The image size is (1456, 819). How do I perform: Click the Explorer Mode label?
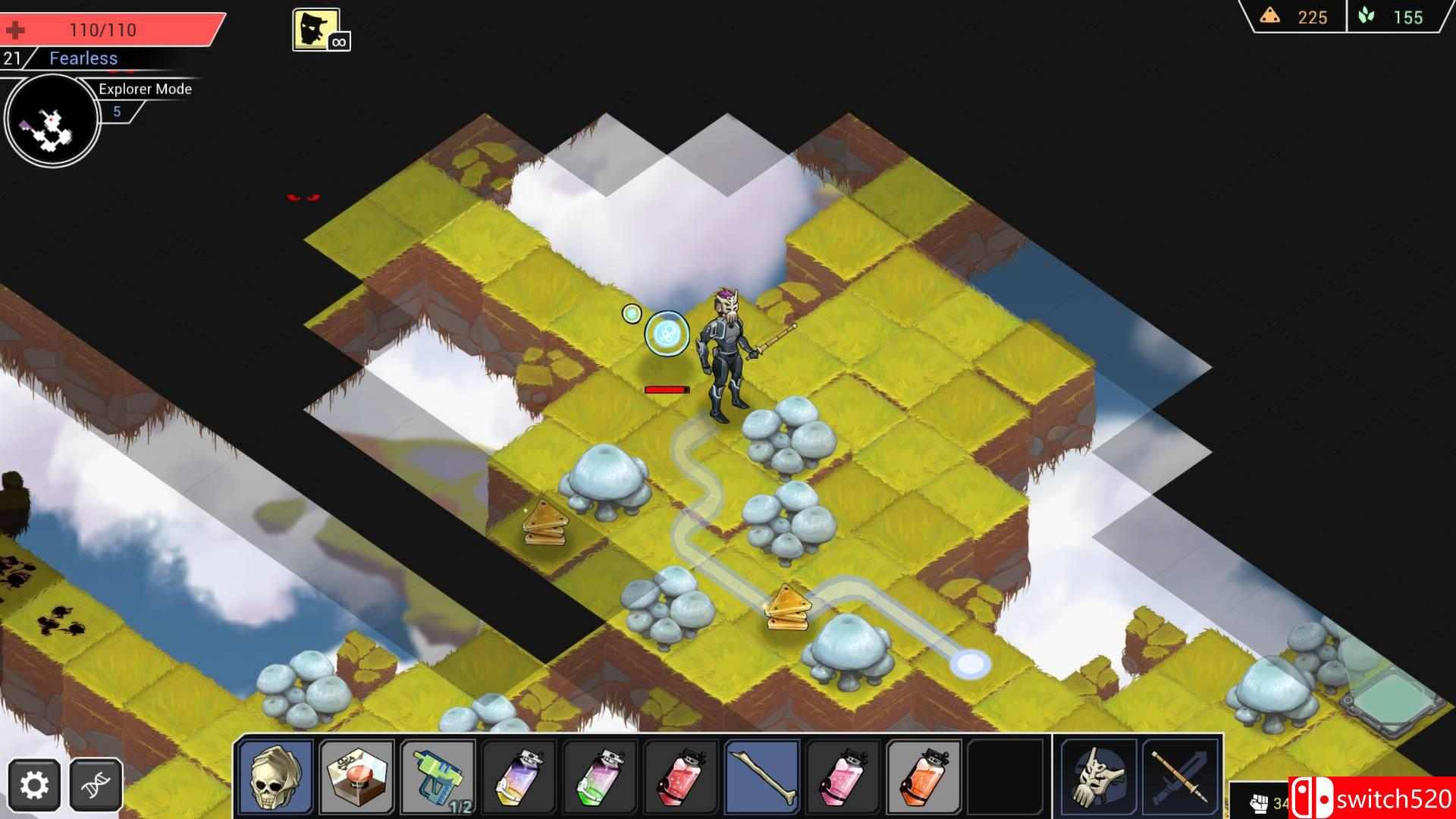point(144,89)
